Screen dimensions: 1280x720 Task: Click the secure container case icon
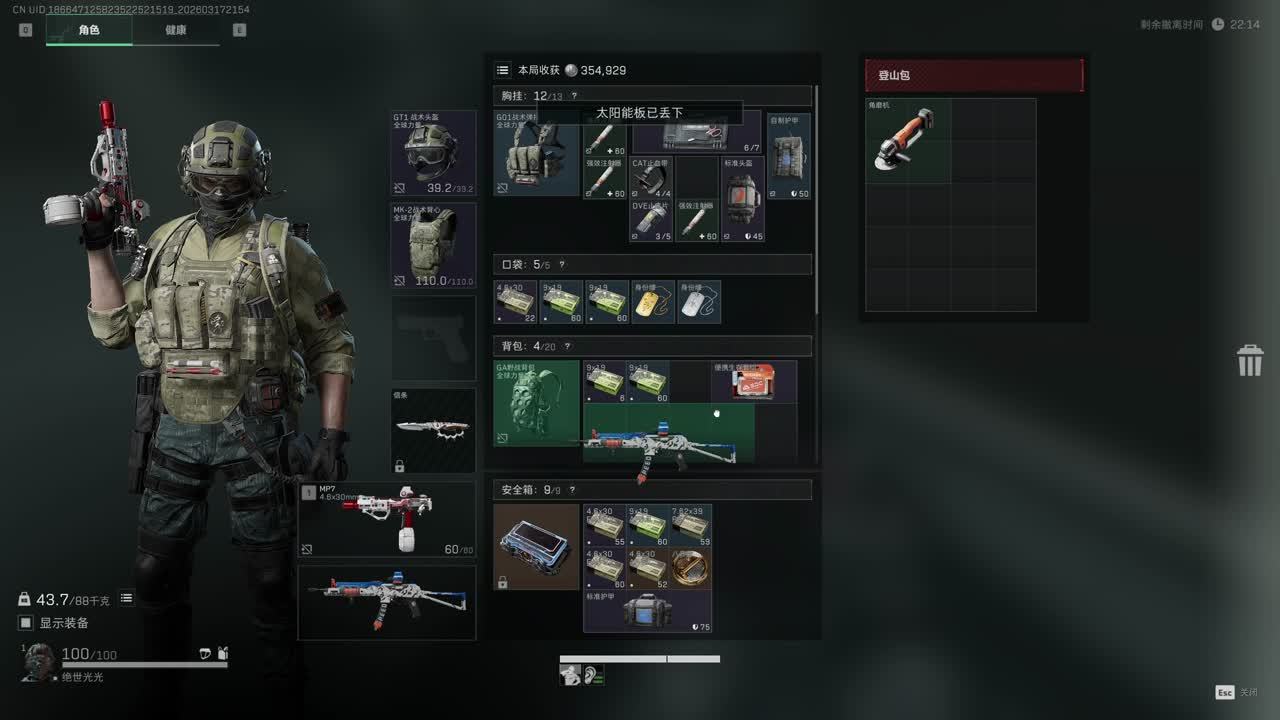[536, 547]
